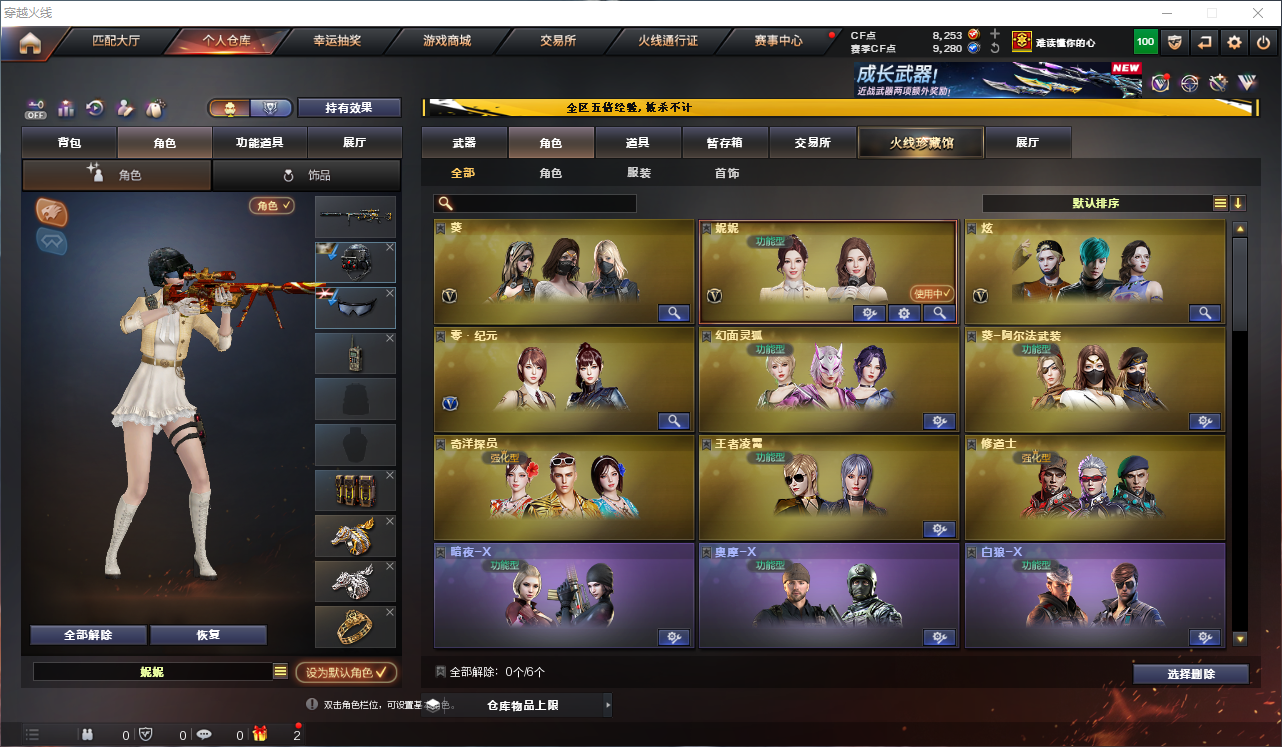Click the V badge icon with the red dot
The height and width of the screenshot is (747, 1282).
tap(1158, 84)
